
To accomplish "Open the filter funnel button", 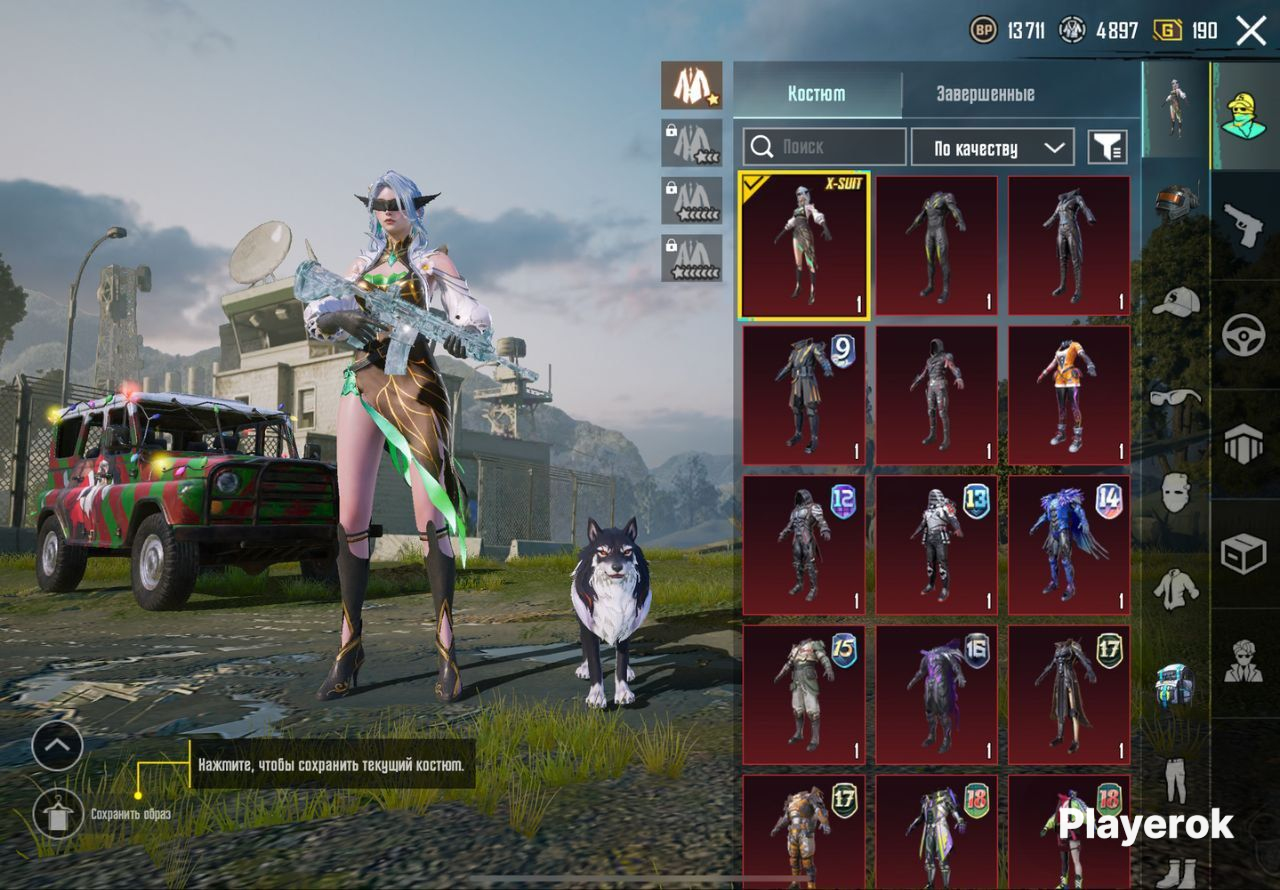I will click(x=1107, y=148).
